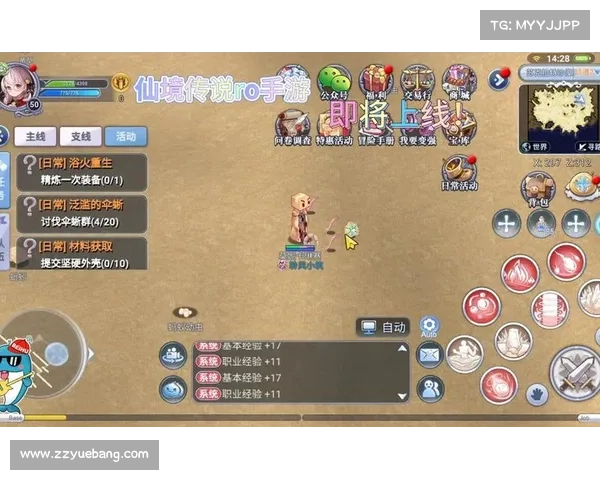600x480 pixels.
Task: Open the player portrait profile
Action: coord(18,83)
